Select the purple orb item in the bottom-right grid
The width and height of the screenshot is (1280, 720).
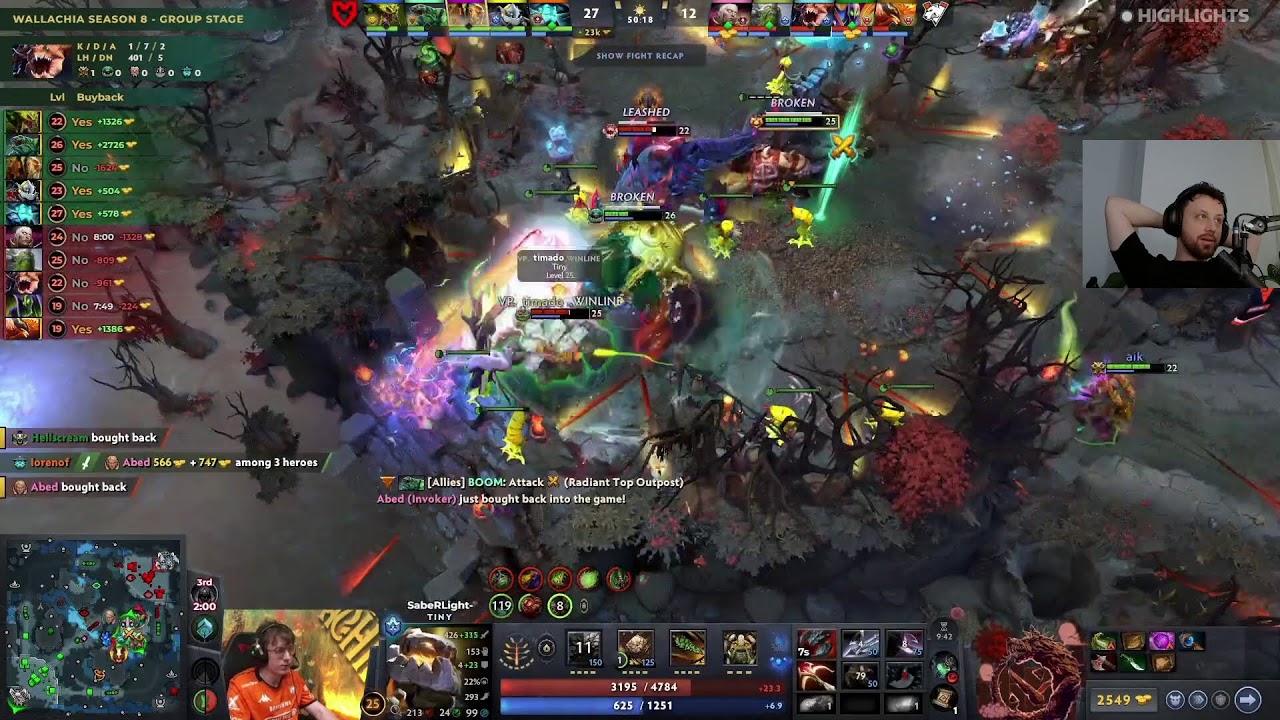[x=1161, y=641]
